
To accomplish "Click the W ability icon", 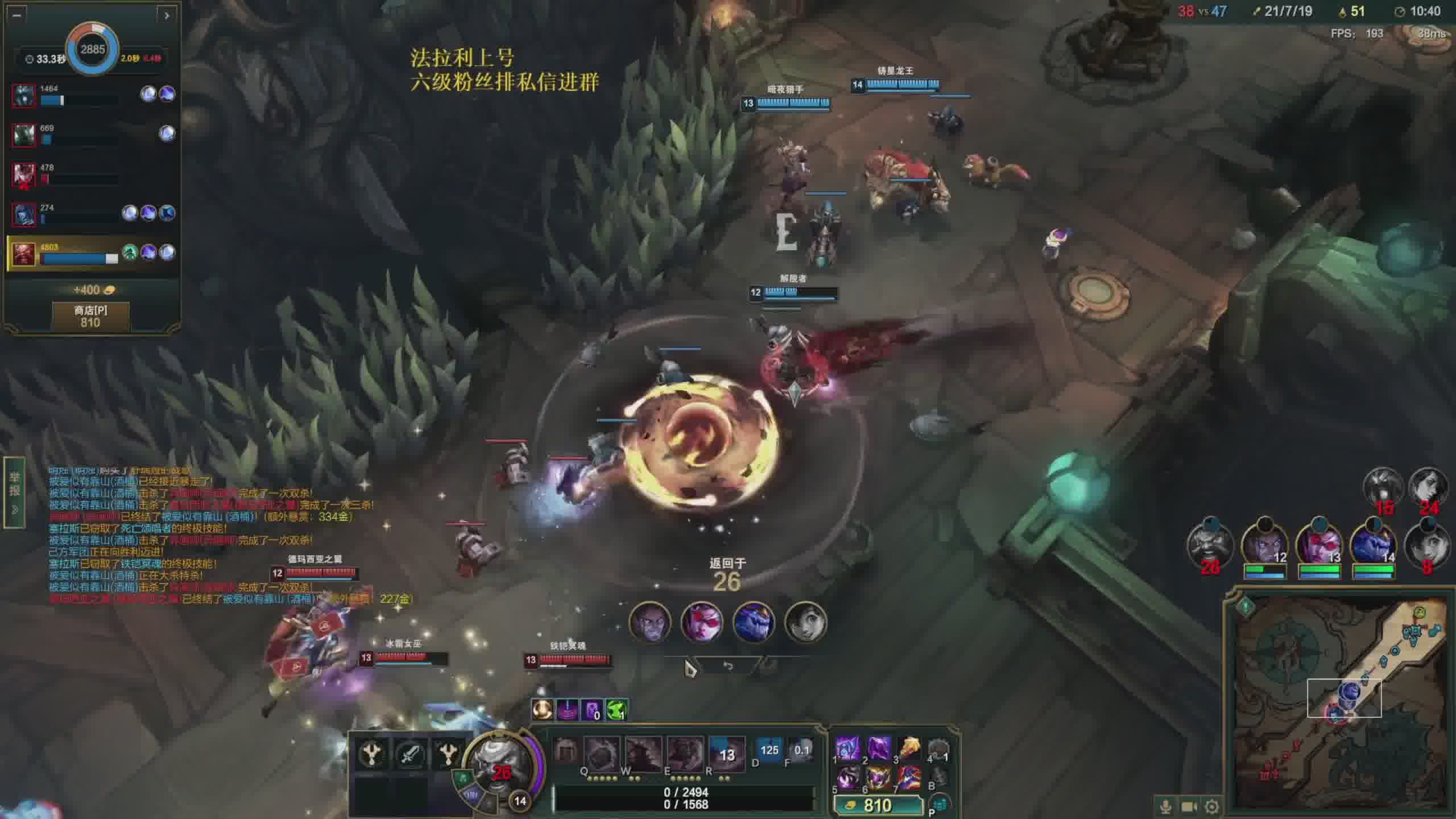I will coord(643,754).
